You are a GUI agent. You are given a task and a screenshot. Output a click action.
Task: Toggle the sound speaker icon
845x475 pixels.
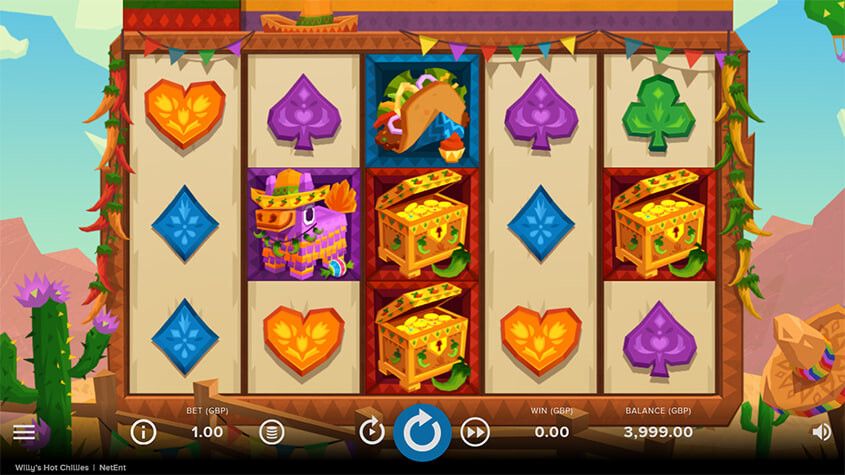click(x=821, y=432)
